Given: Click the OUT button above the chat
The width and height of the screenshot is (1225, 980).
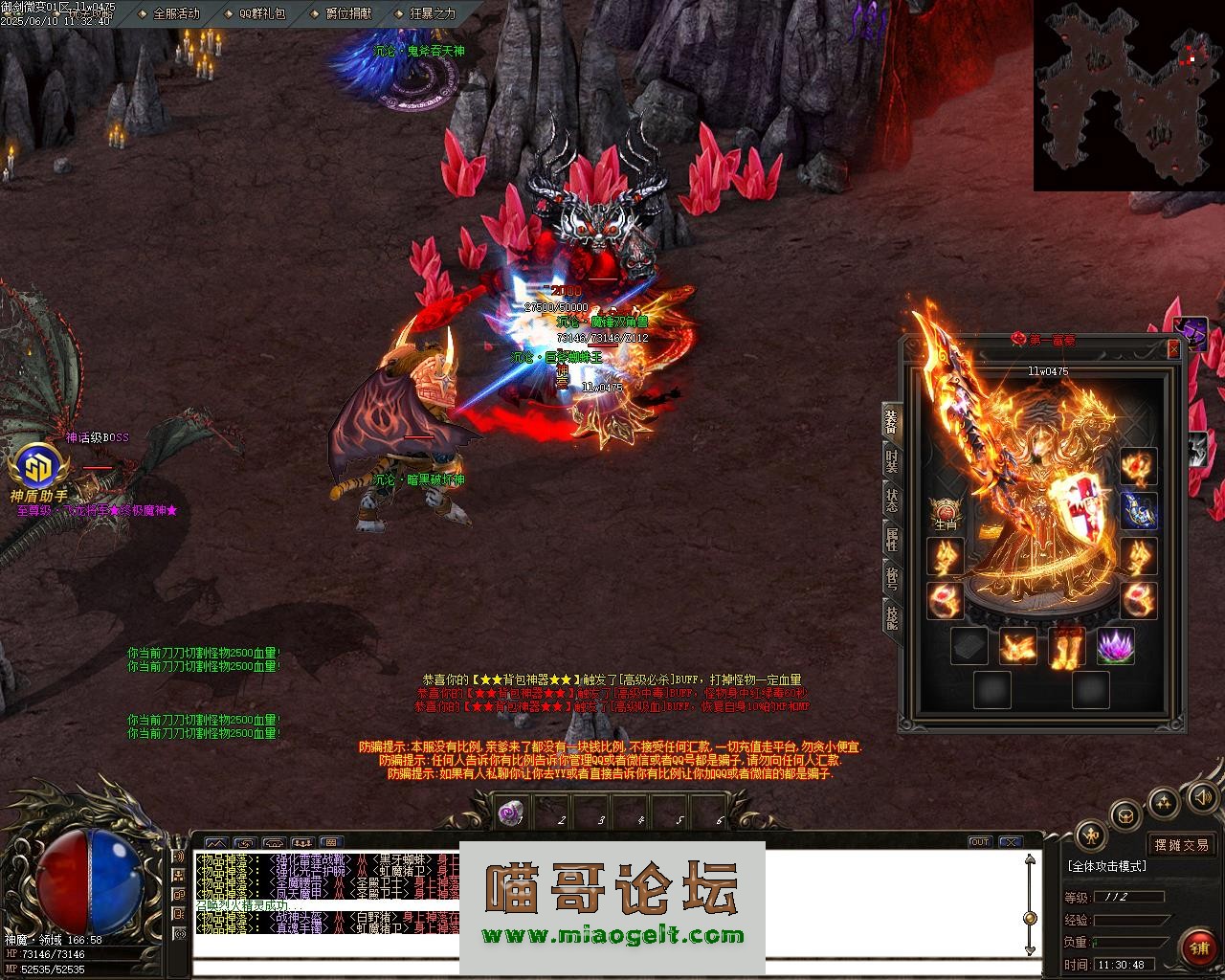Looking at the screenshot, I should coord(979,842).
